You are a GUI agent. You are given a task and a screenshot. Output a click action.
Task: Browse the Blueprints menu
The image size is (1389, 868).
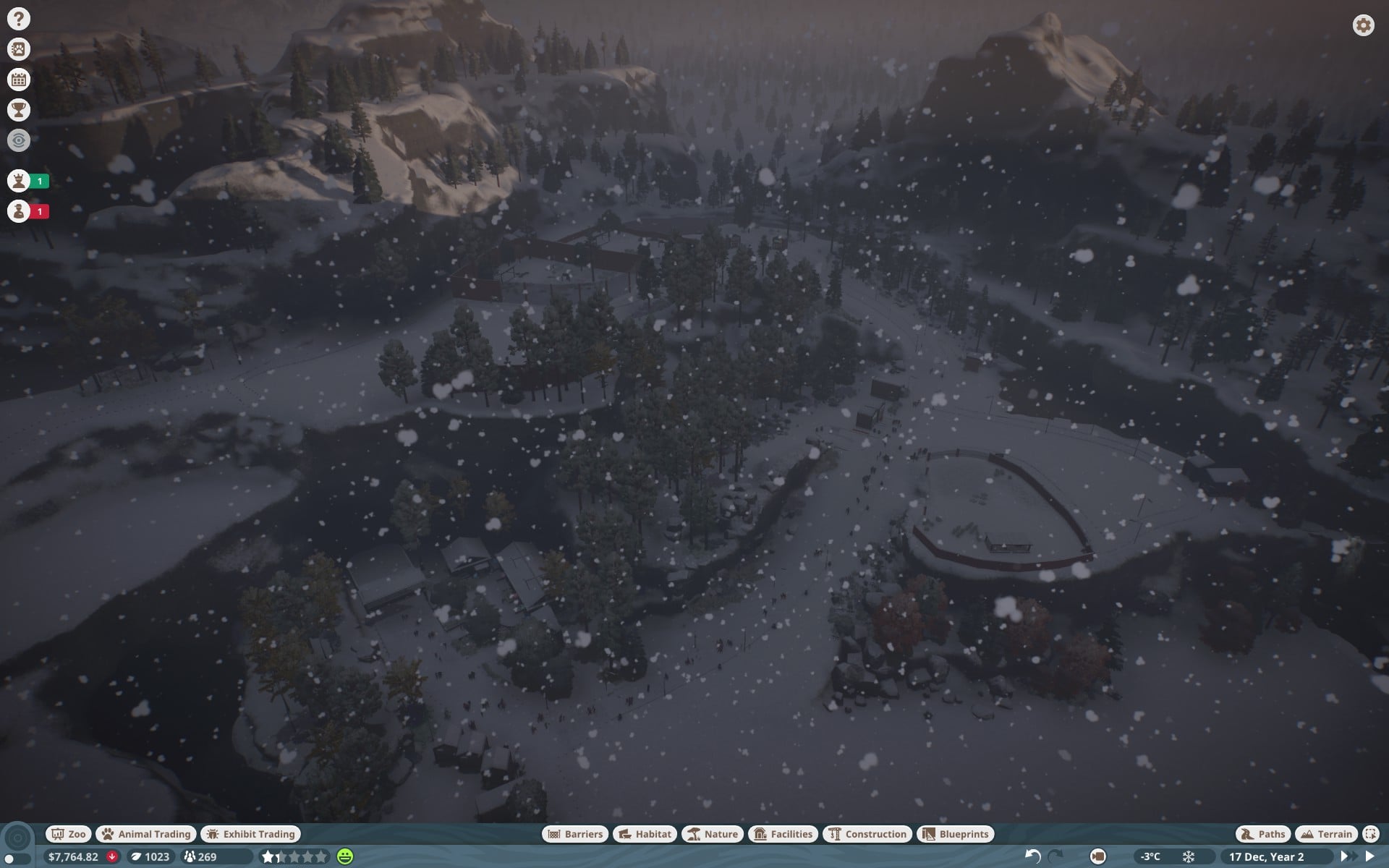(956, 834)
